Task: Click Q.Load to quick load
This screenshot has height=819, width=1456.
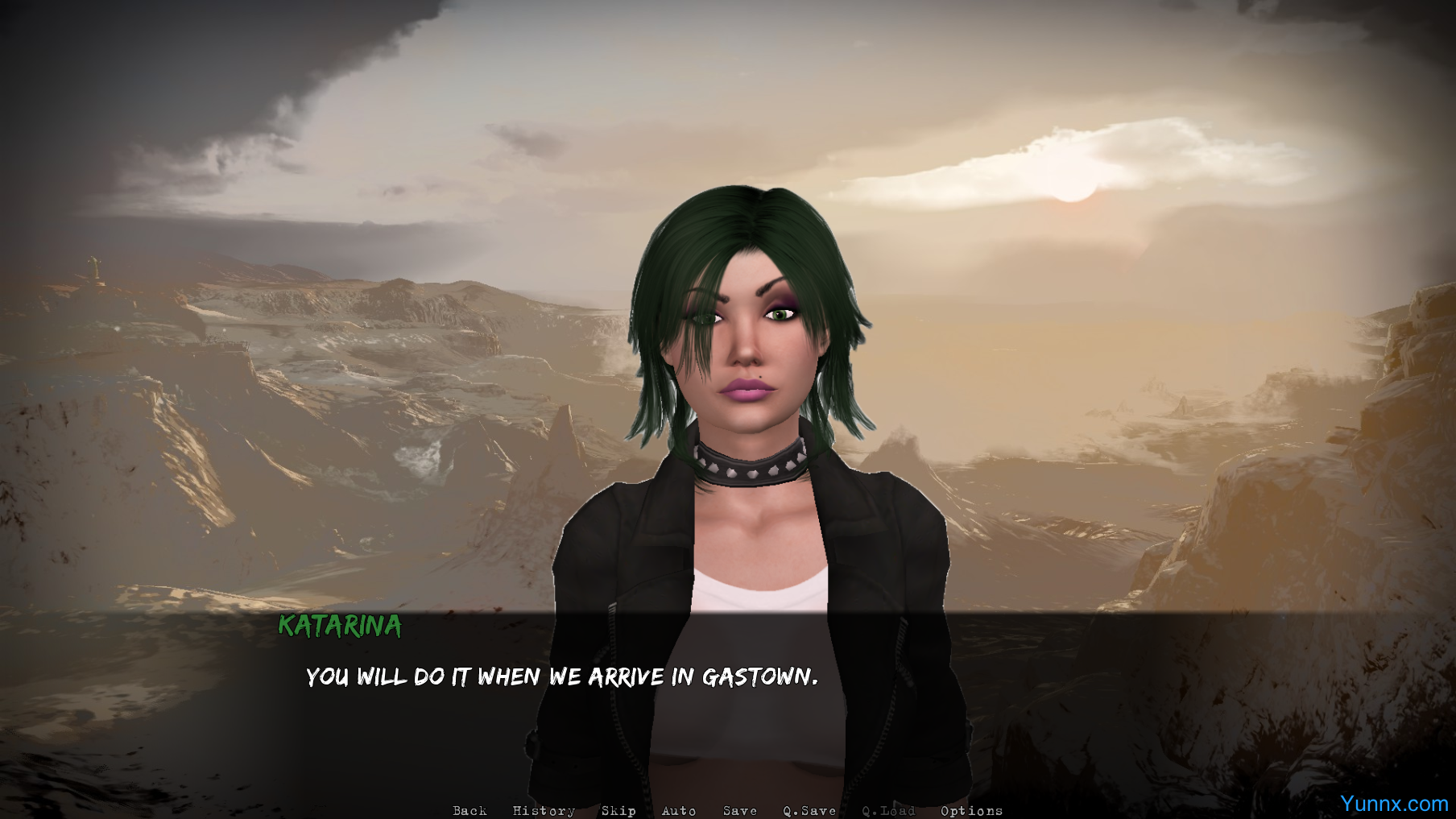Action: click(888, 810)
